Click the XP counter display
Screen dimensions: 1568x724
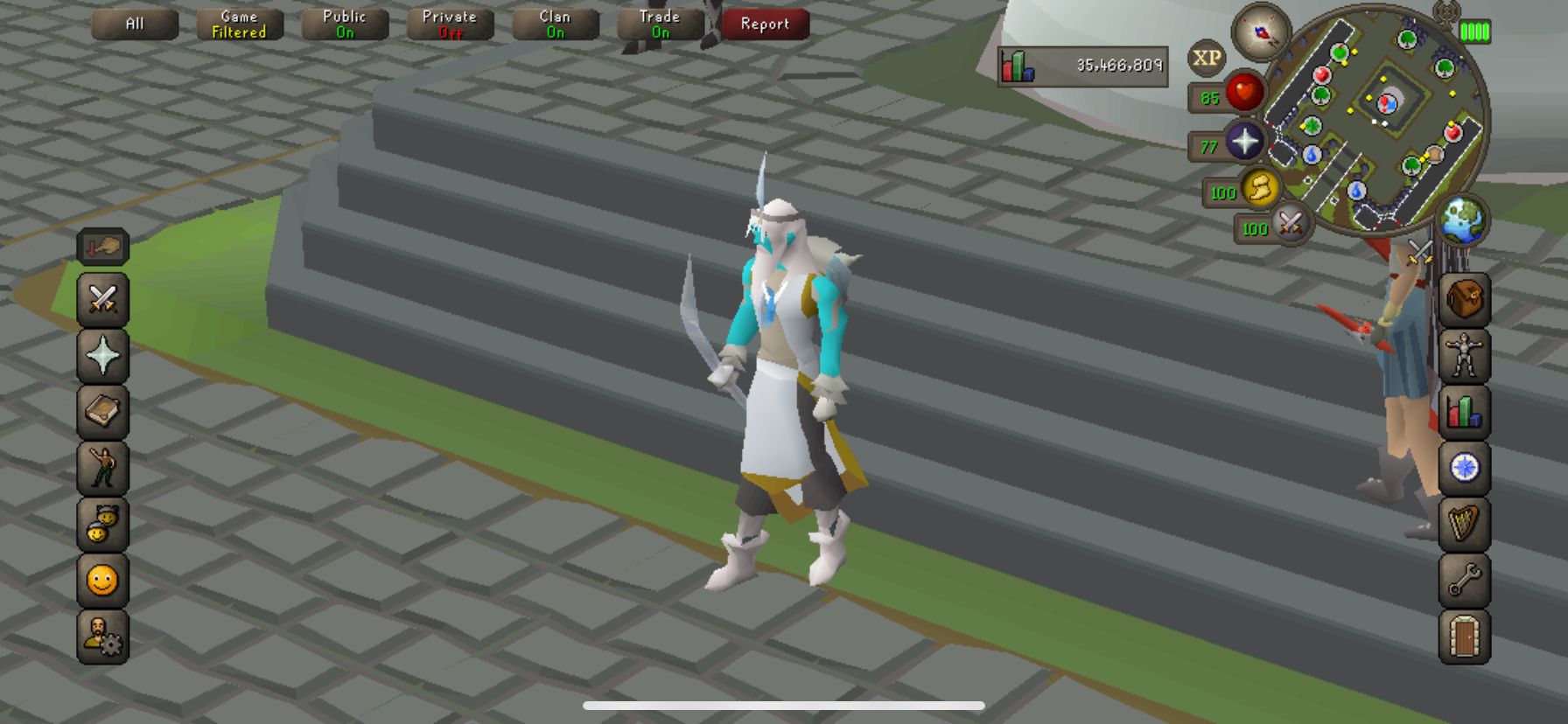tap(1085, 66)
